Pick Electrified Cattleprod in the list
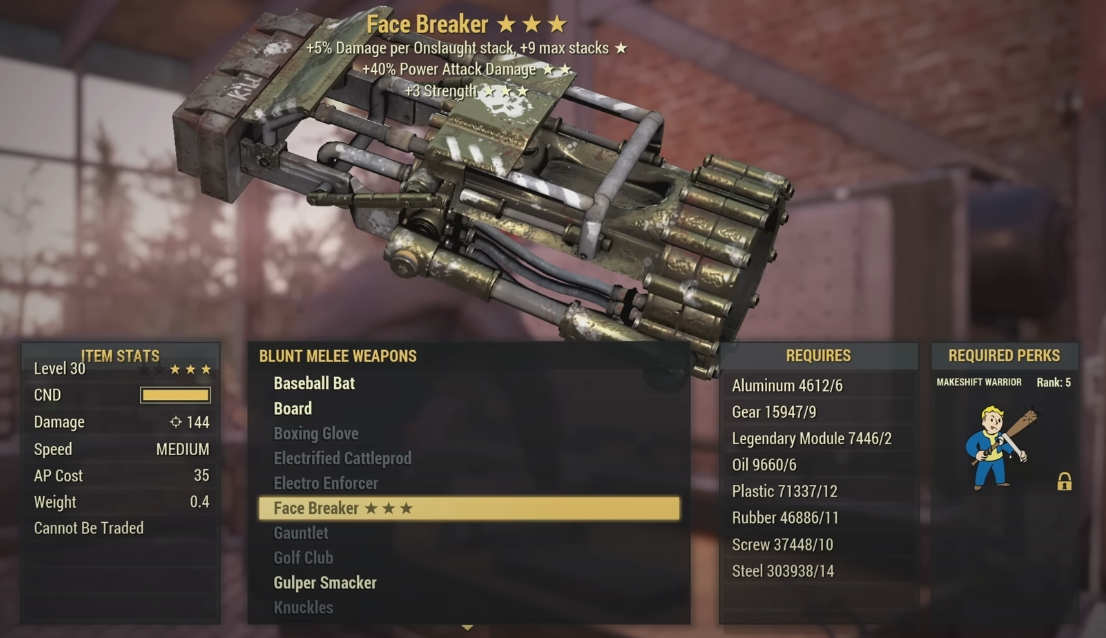Viewport: 1106px width, 638px height. click(342, 458)
